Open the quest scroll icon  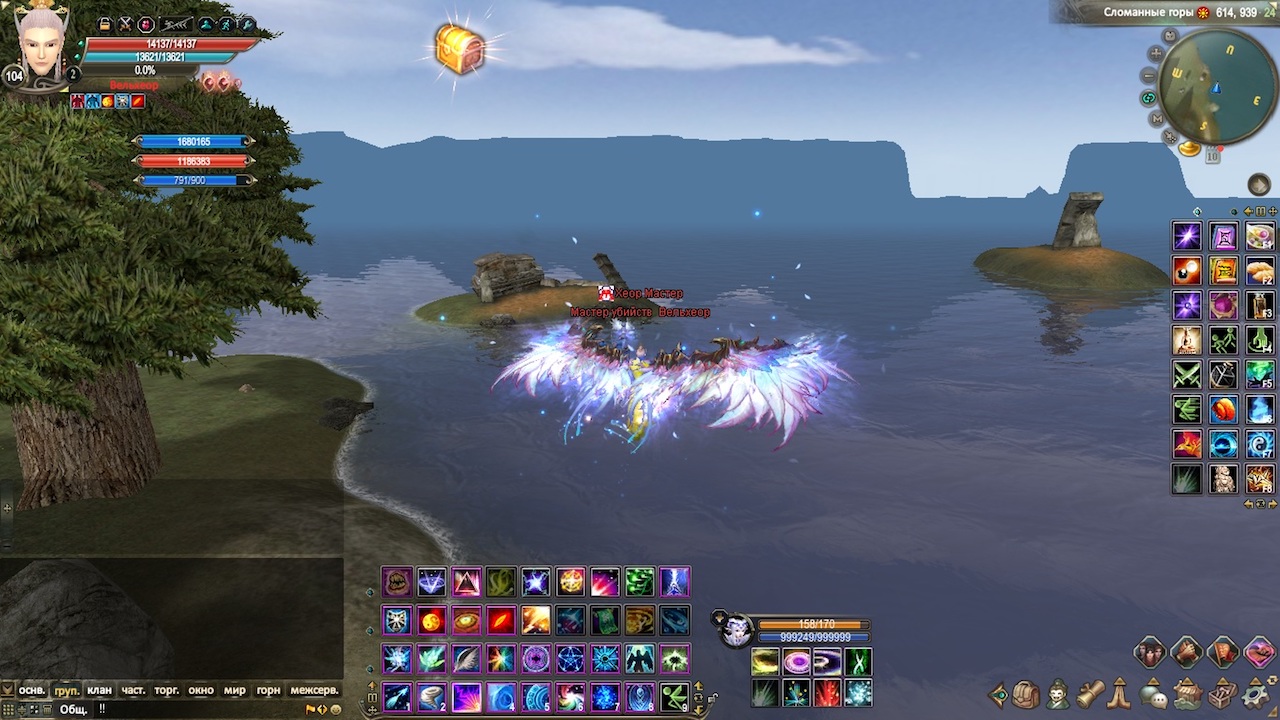click(x=1090, y=693)
